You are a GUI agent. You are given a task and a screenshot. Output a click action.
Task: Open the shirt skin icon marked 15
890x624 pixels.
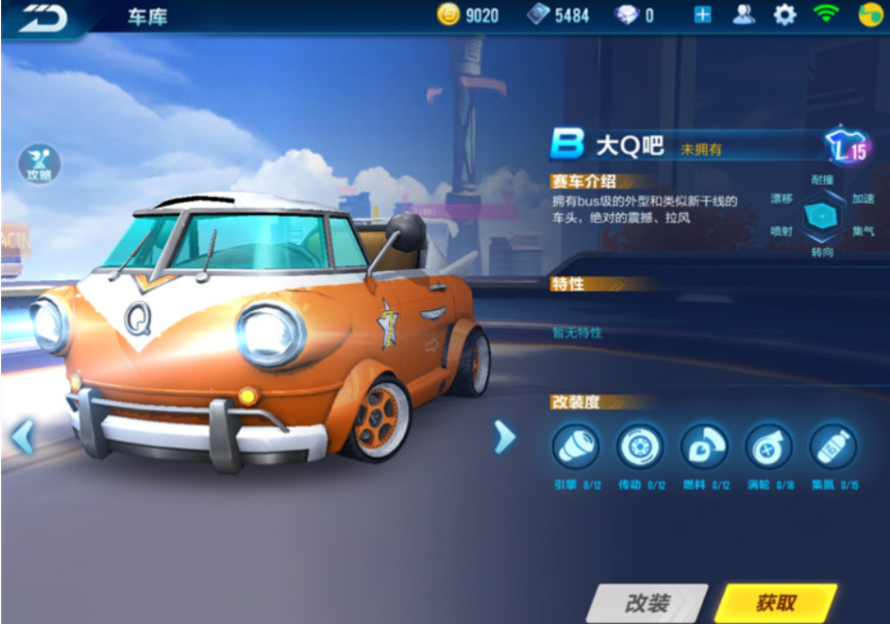pos(845,148)
